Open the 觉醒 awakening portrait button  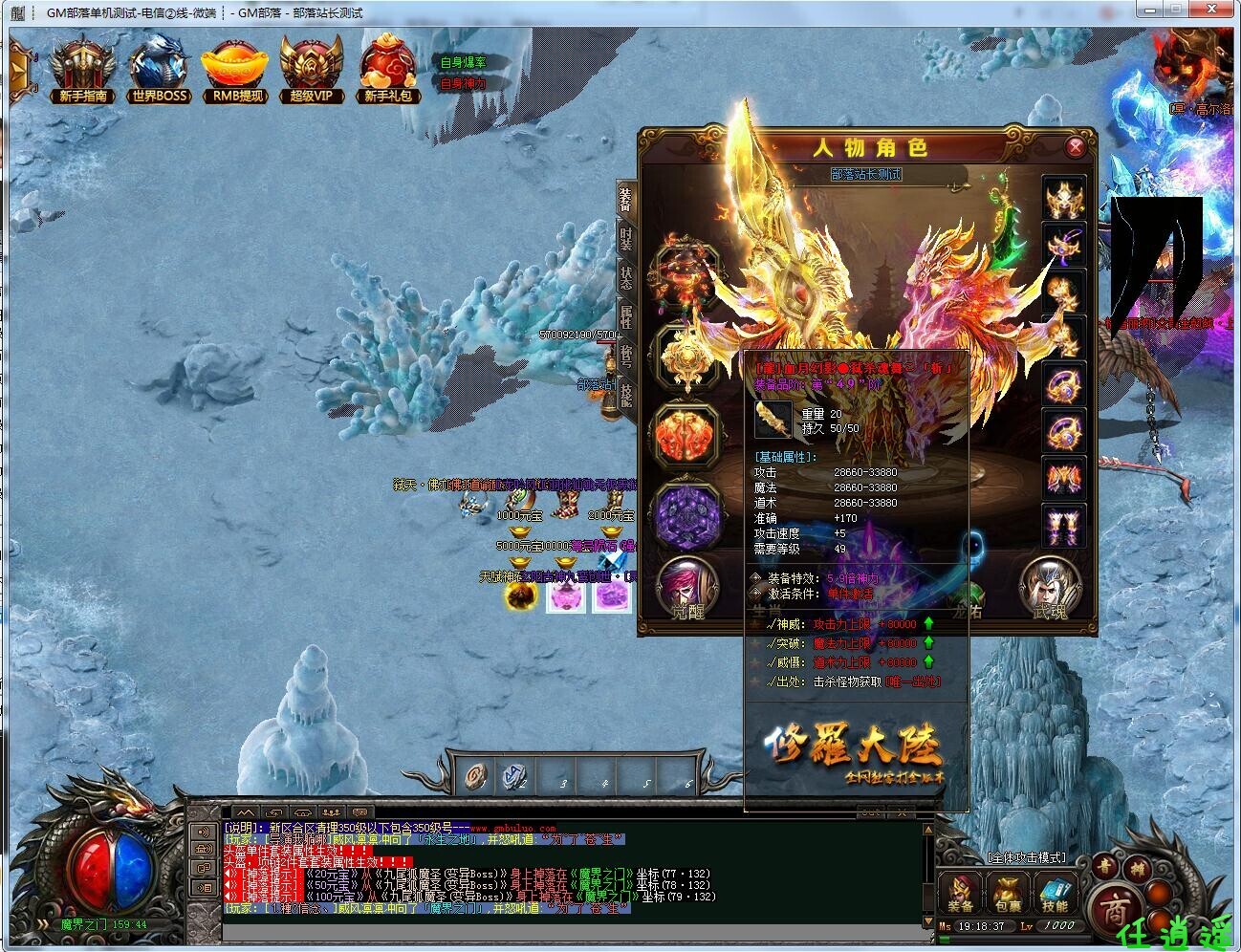coord(686,585)
